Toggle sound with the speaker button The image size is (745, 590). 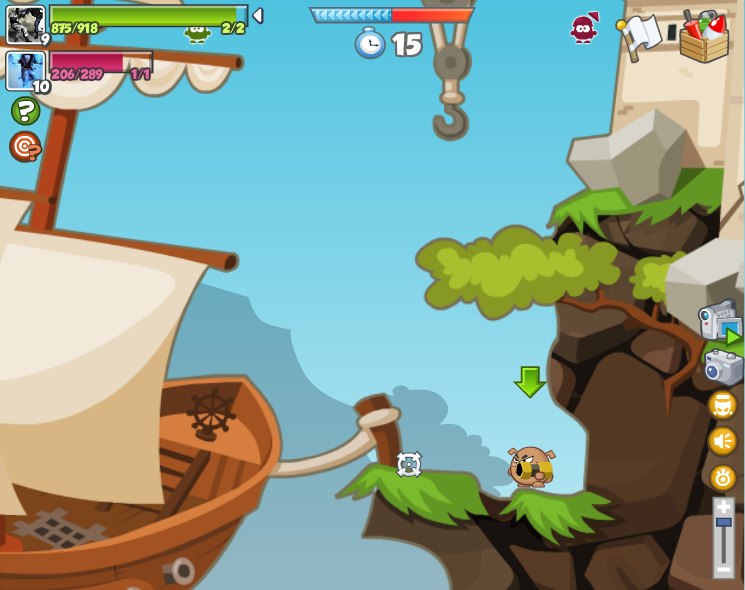pos(722,440)
